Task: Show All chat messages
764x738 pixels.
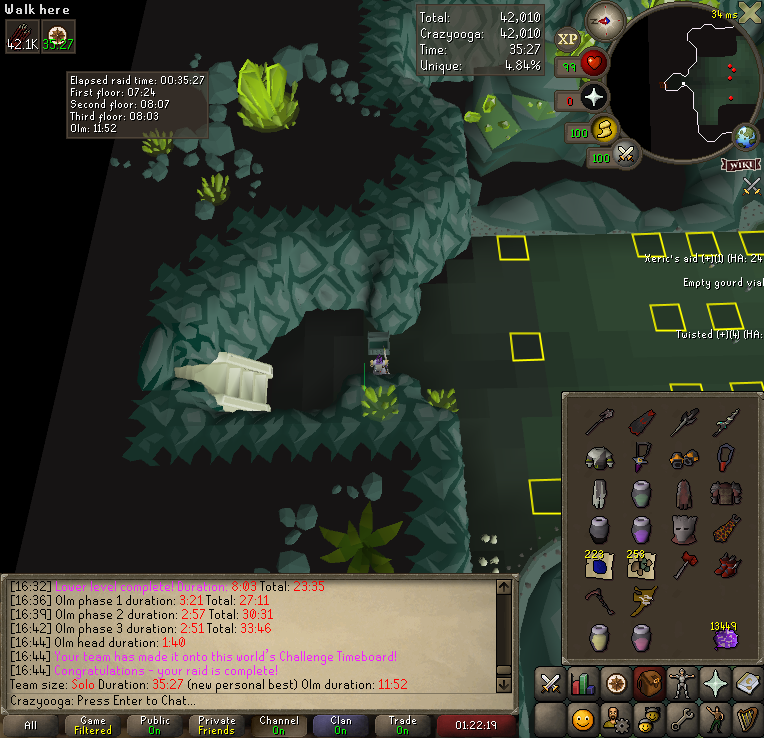Action: pos(31,725)
